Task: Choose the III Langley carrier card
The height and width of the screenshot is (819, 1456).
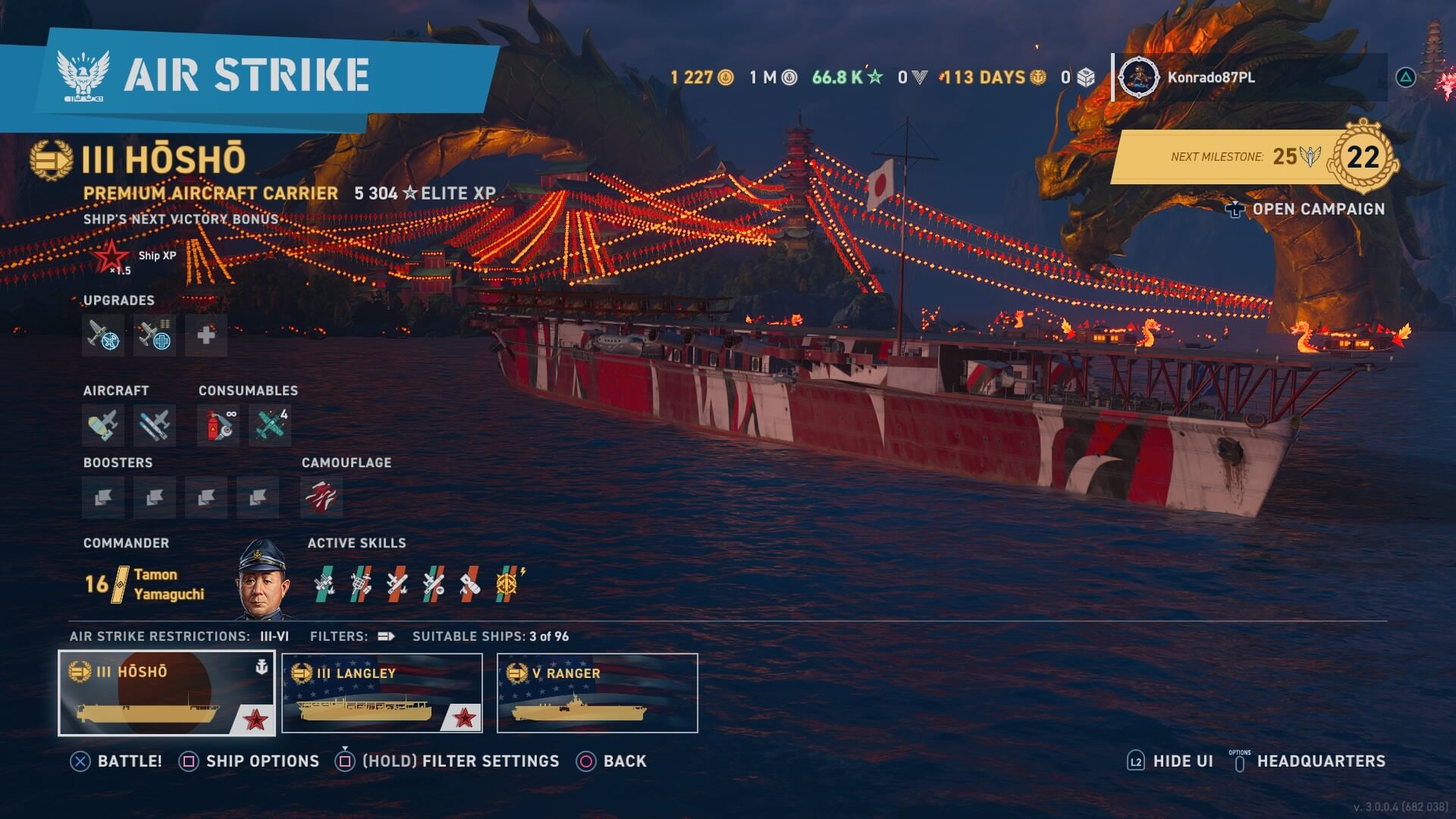Action: coord(382,693)
